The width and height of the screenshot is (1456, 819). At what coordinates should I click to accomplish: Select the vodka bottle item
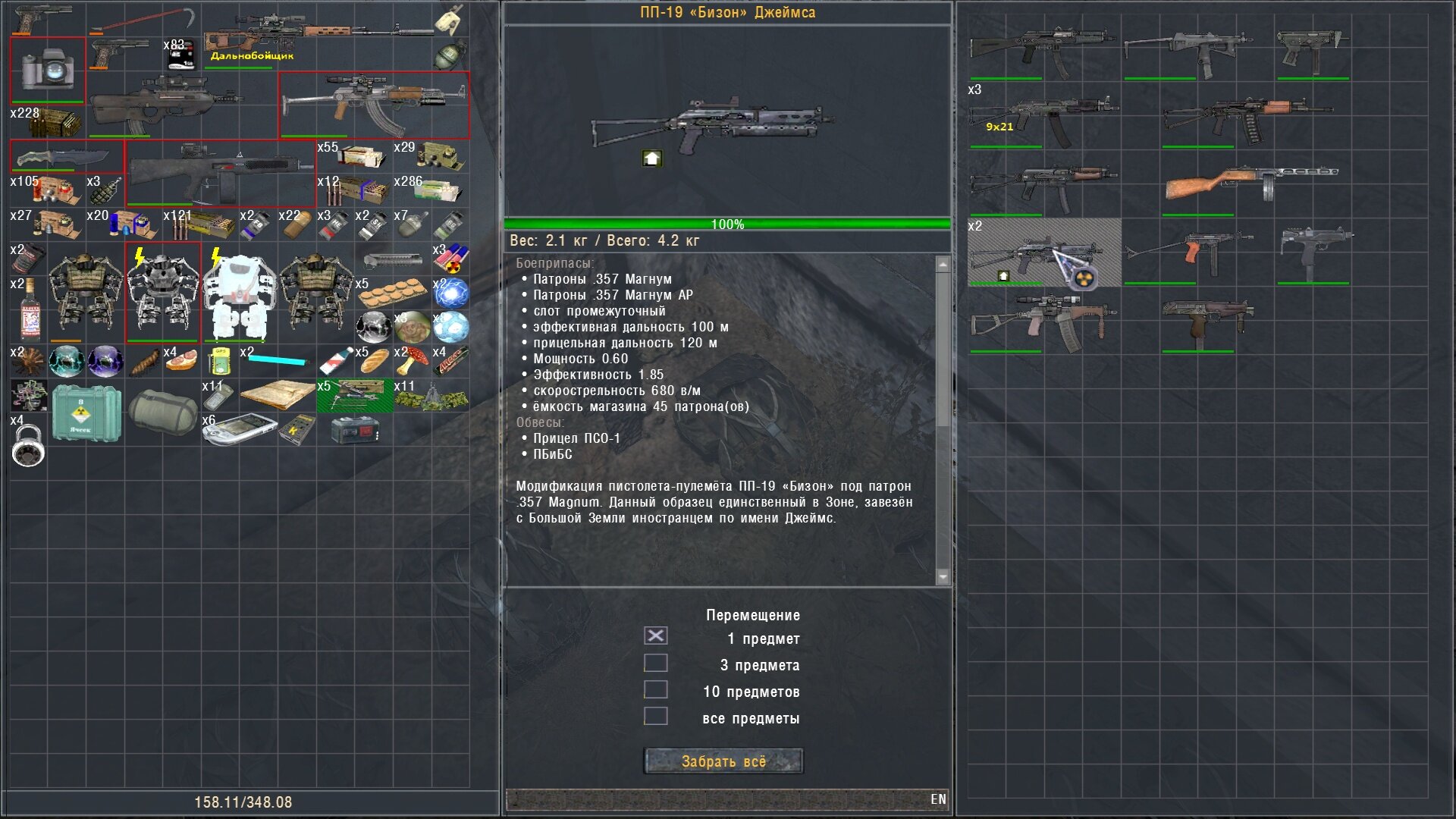(x=30, y=311)
